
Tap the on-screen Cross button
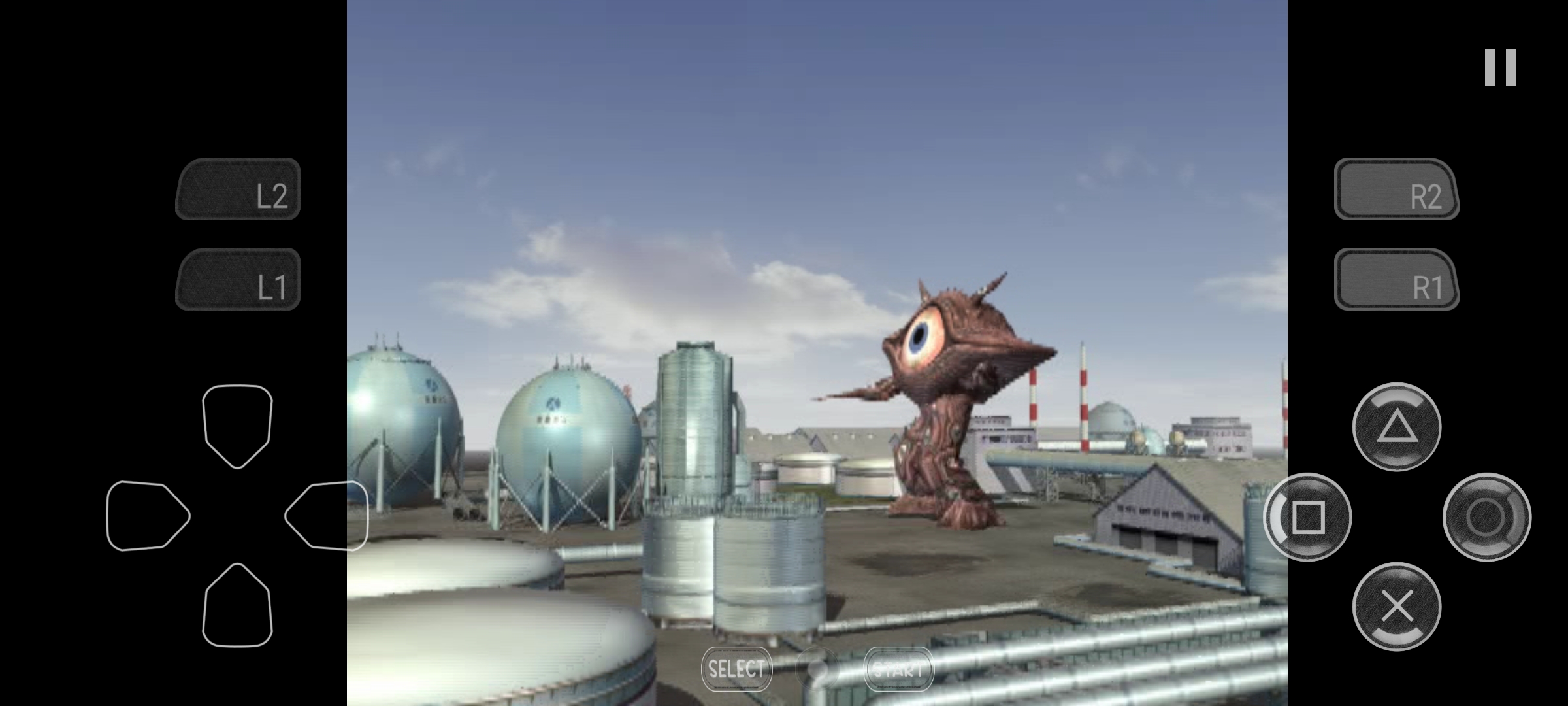pos(1397,607)
